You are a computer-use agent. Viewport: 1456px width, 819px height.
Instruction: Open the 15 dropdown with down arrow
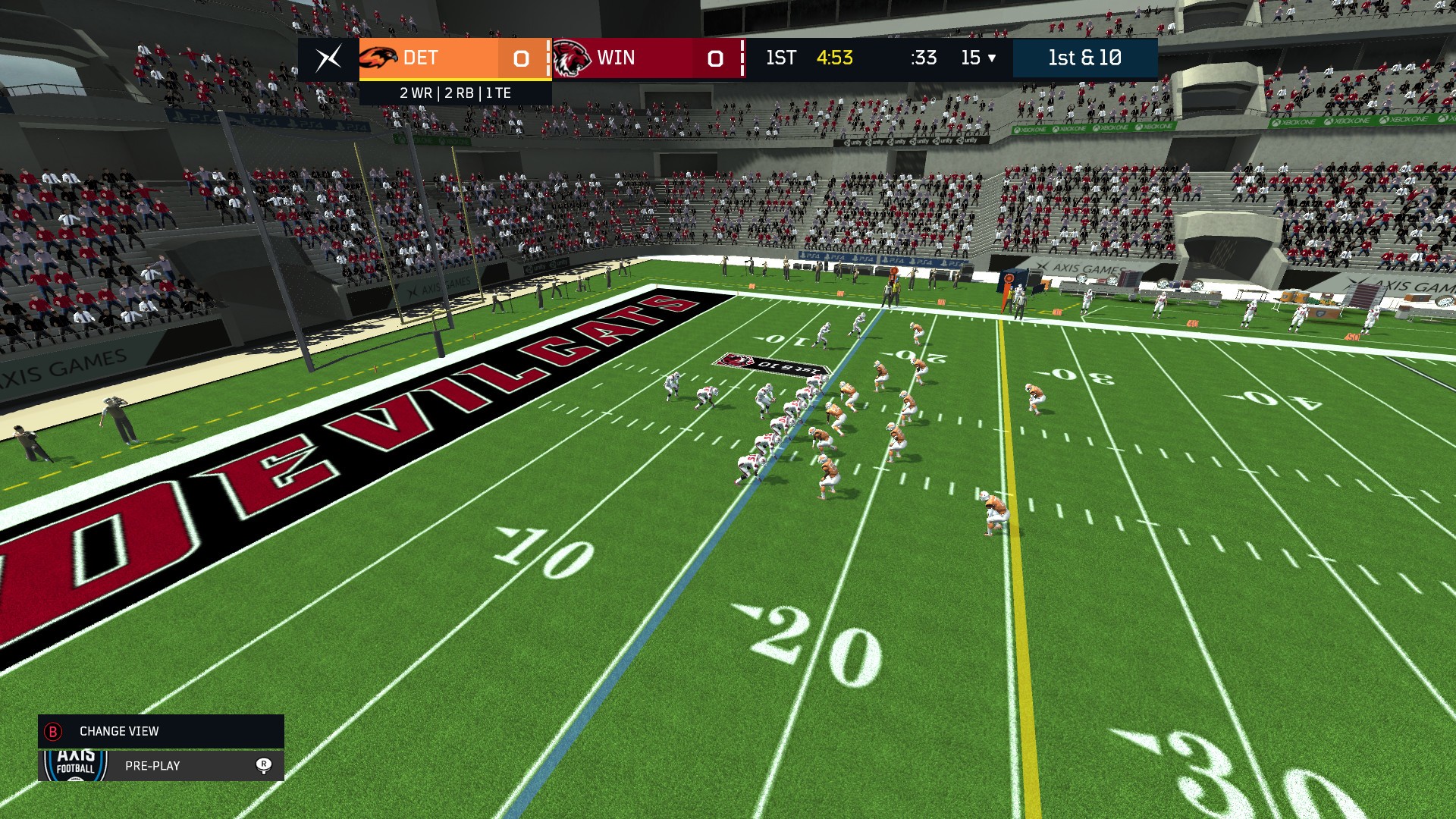click(978, 58)
